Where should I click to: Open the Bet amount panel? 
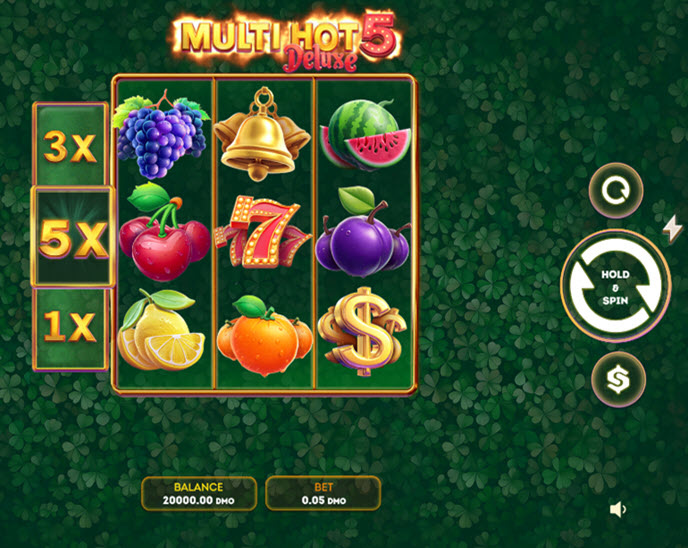(x=322, y=493)
